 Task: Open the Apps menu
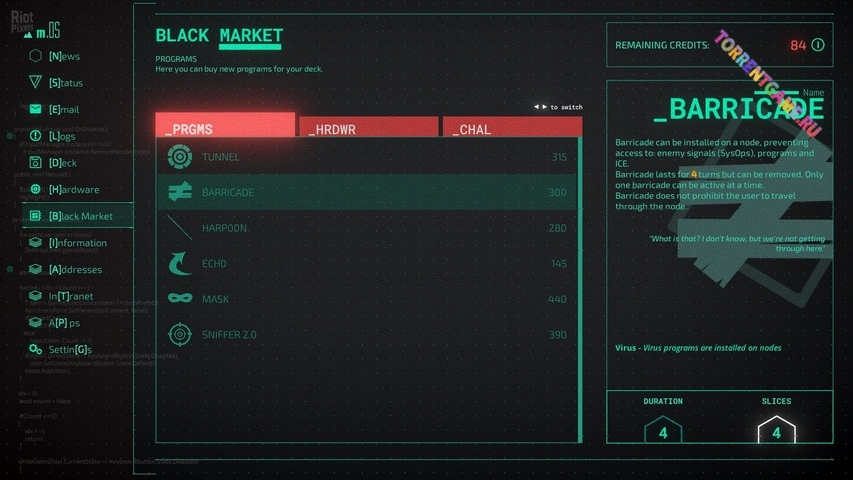pyautogui.click(x=64, y=323)
